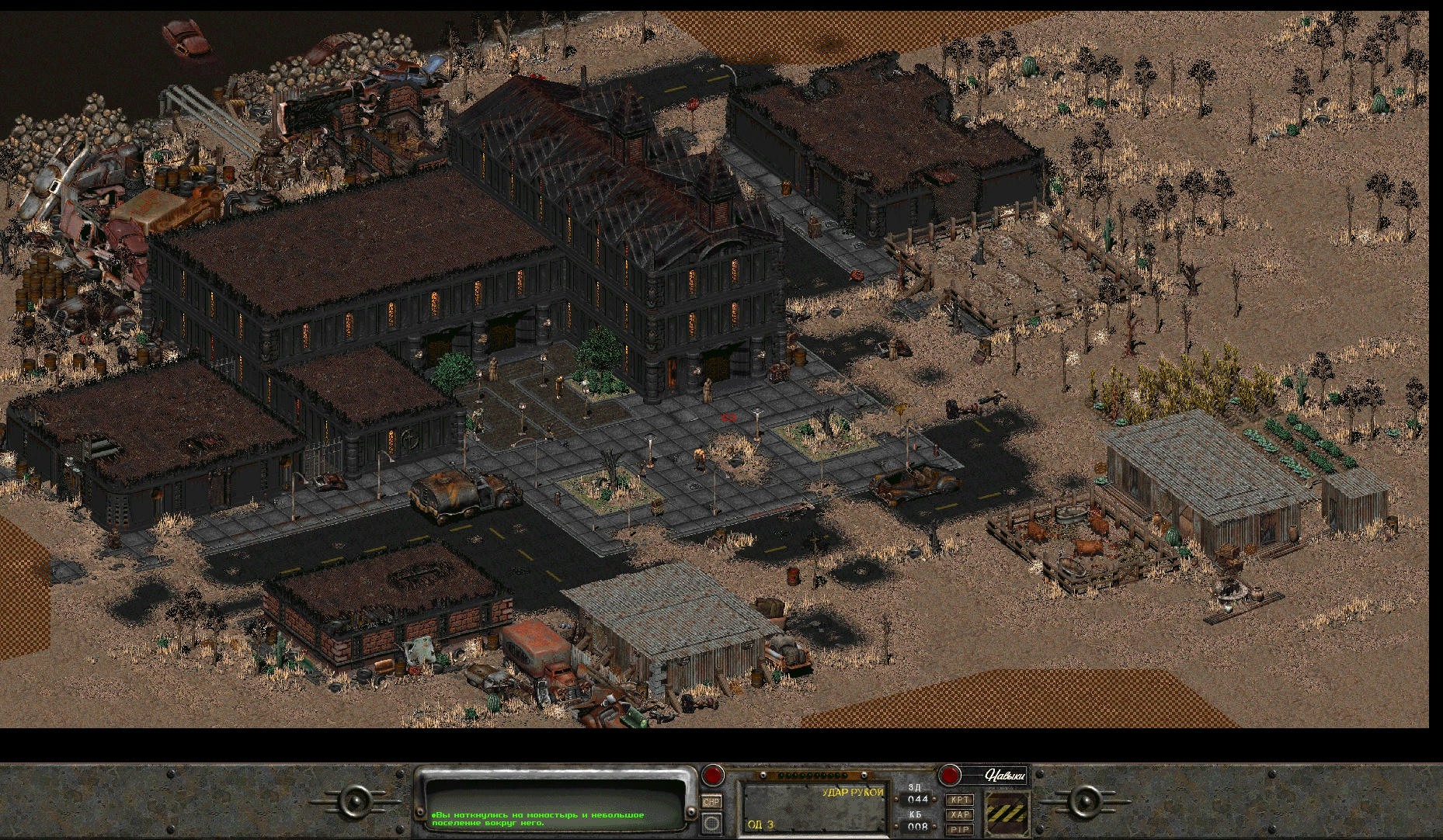Image resolution: width=1443 pixels, height=840 pixels.
Task: Open the PIP device
Action: (x=961, y=829)
